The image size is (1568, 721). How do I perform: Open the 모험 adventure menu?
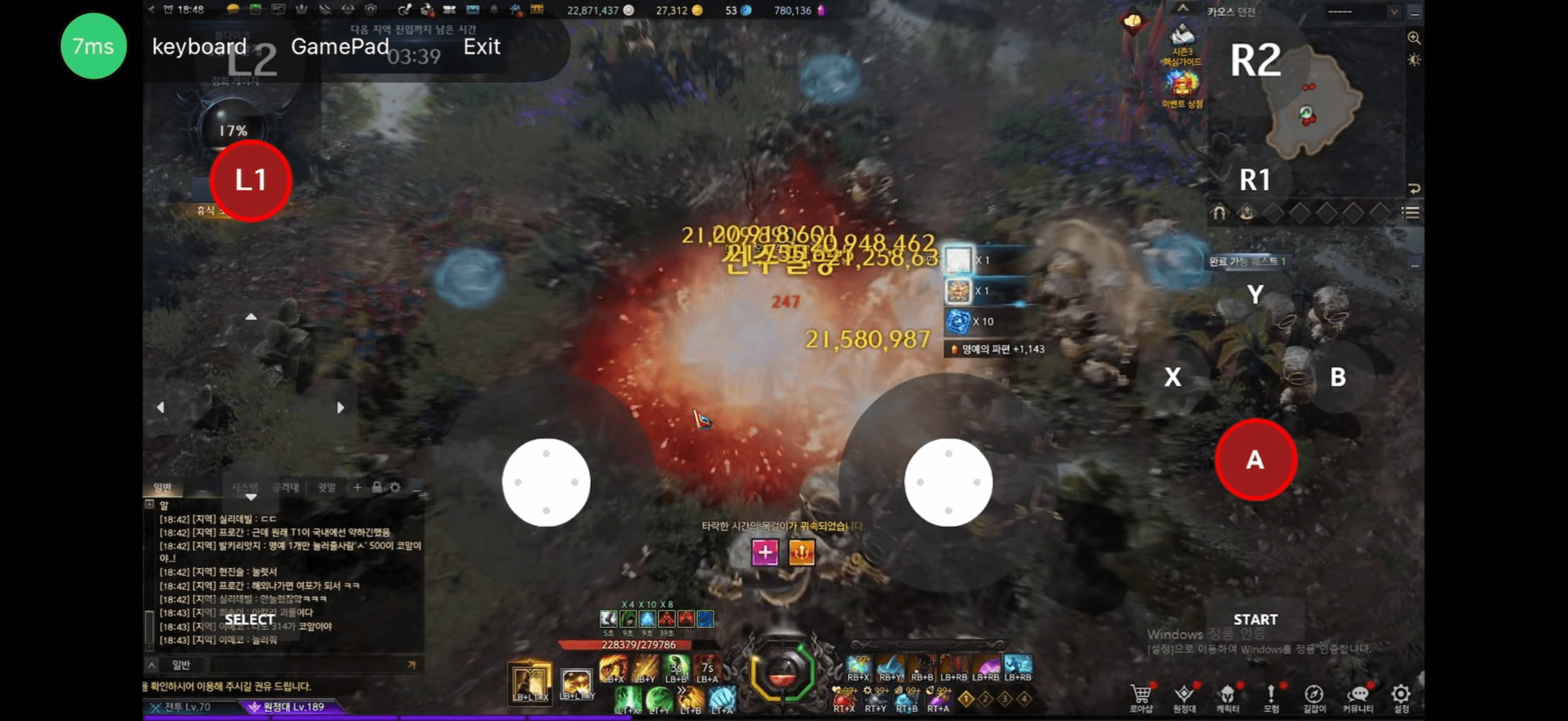(x=1271, y=696)
